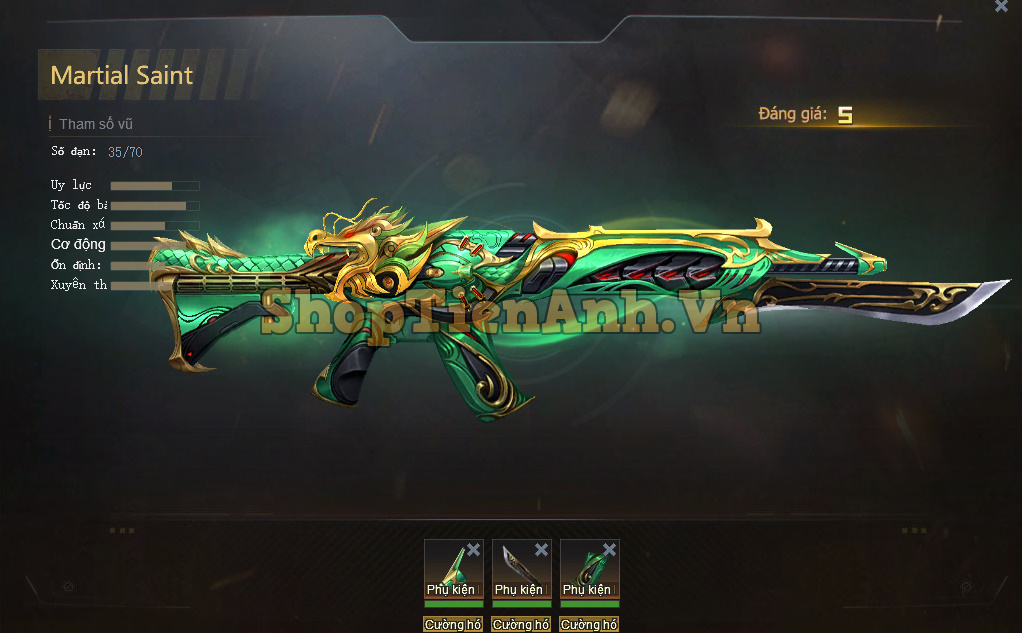The height and width of the screenshot is (633, 1022).
Task: Close the Martial Saint weapon window
Action: click(1001, 7)
